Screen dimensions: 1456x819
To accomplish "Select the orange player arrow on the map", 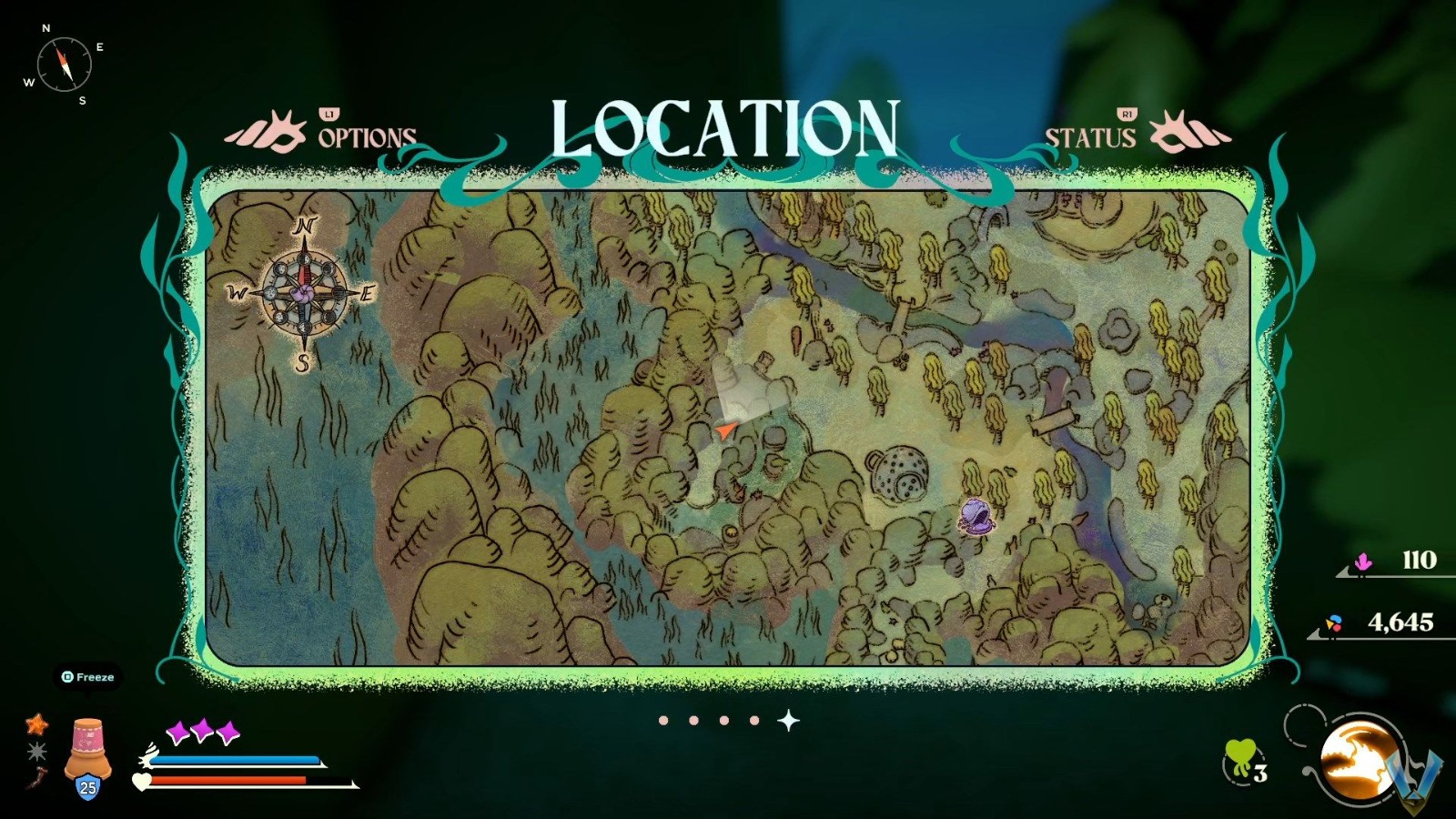I will [x=723, y=428].
